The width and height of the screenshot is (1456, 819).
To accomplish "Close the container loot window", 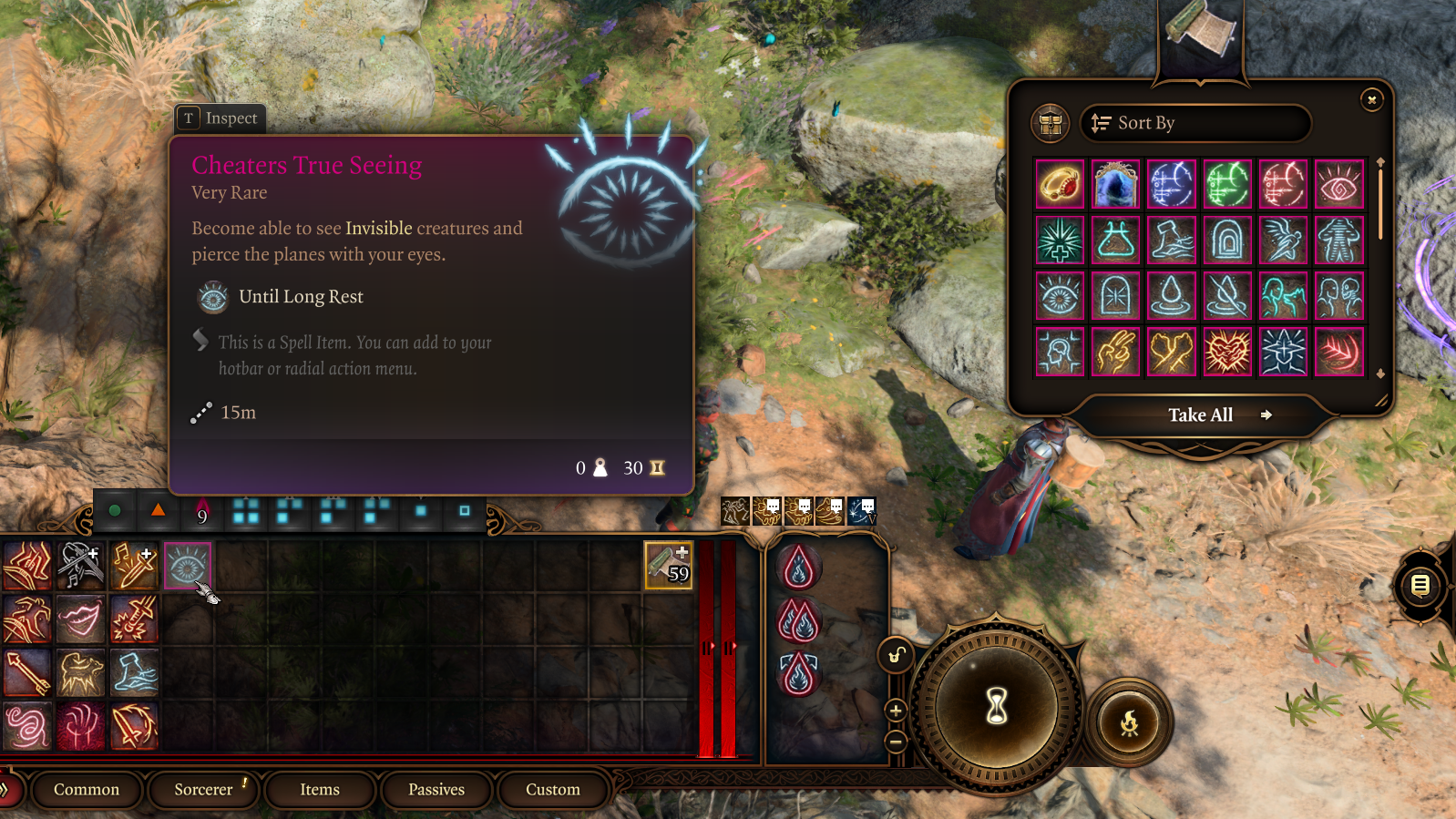I will 1371,100.
